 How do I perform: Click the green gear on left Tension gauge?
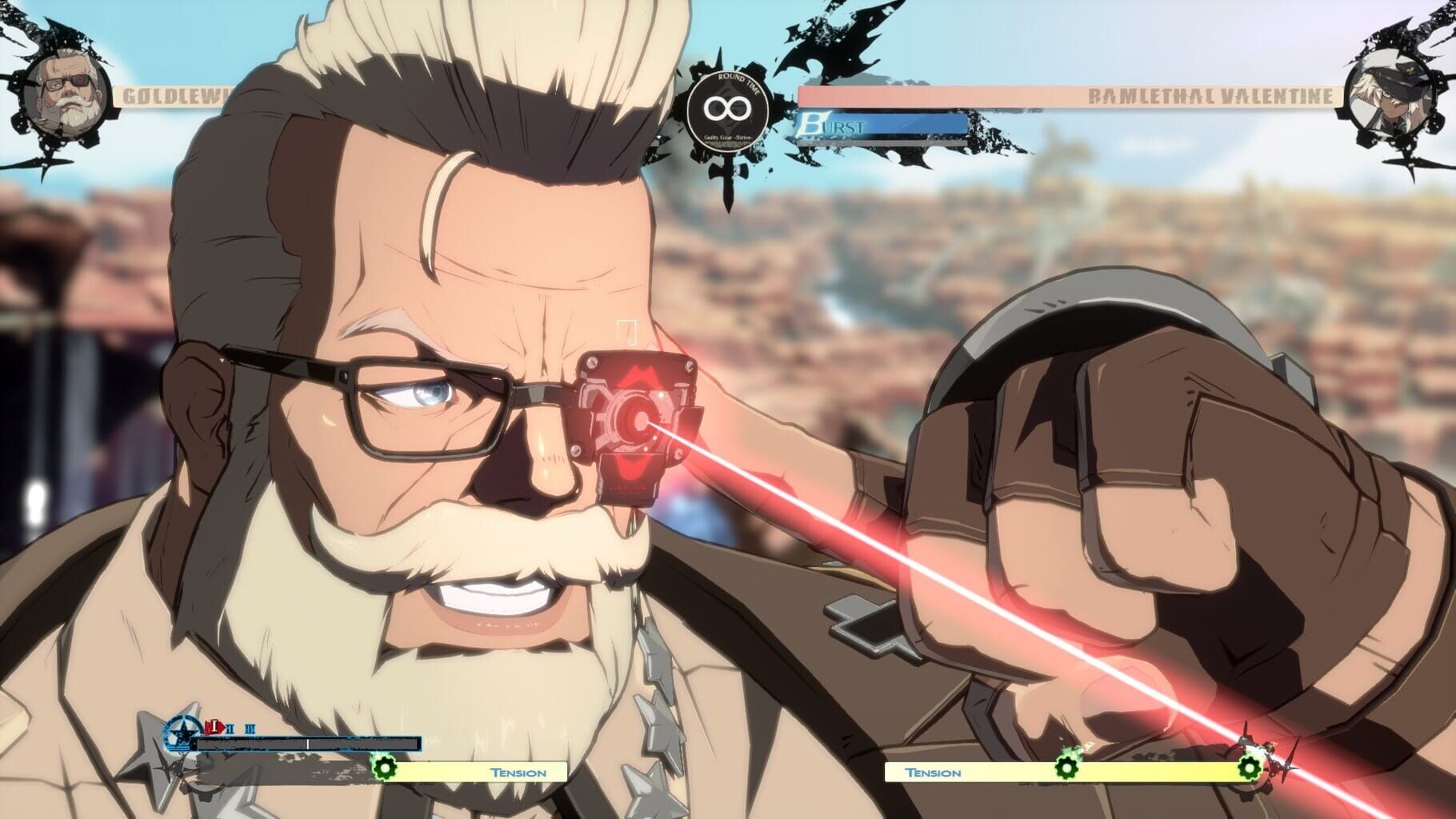coord(385,768)
